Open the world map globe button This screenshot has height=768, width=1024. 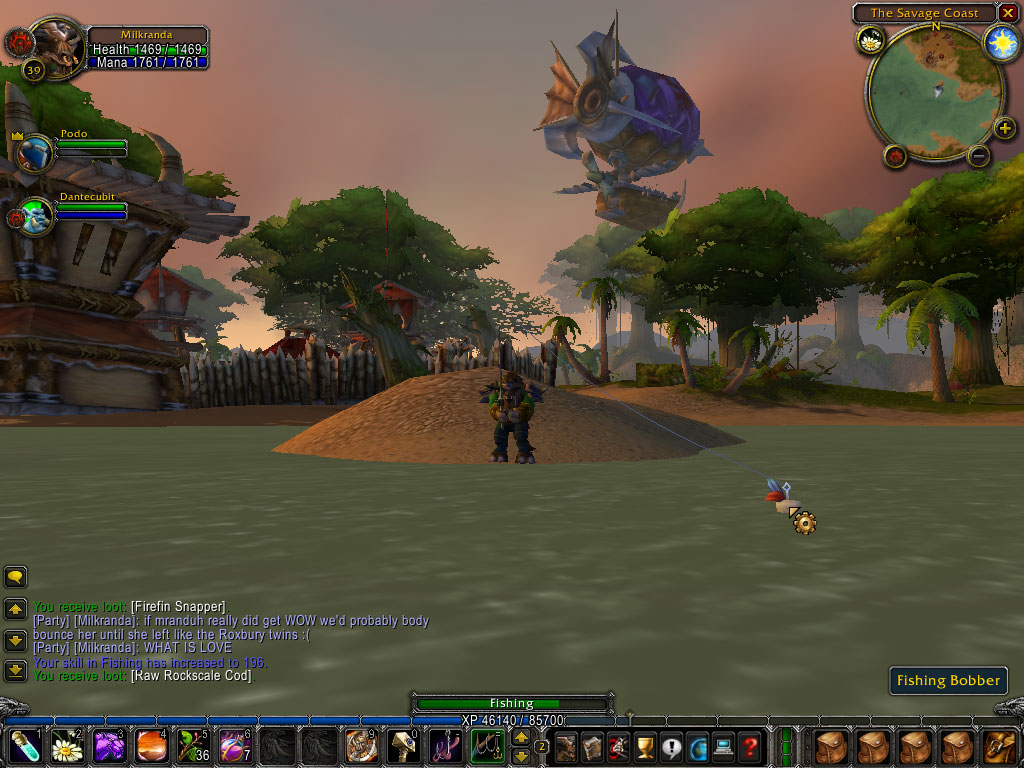(x=697, y=746)
